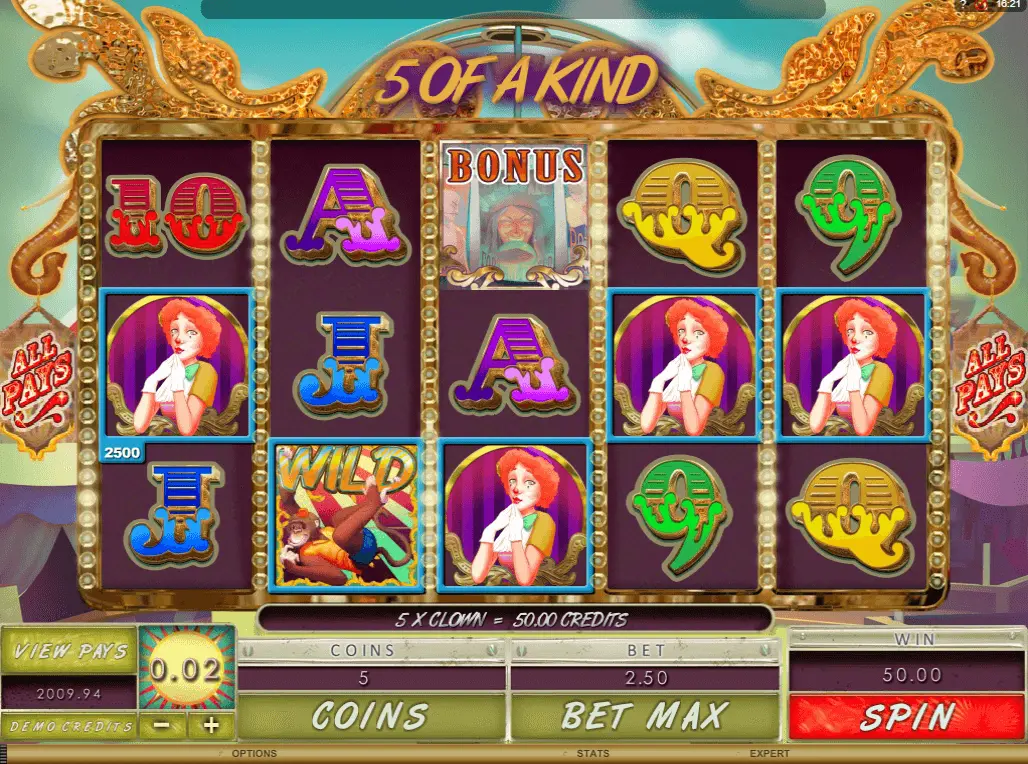The width and height of the screenshot is (1028, 764).
Task: Switch to EXPERT mode
Action: [770, 754]
